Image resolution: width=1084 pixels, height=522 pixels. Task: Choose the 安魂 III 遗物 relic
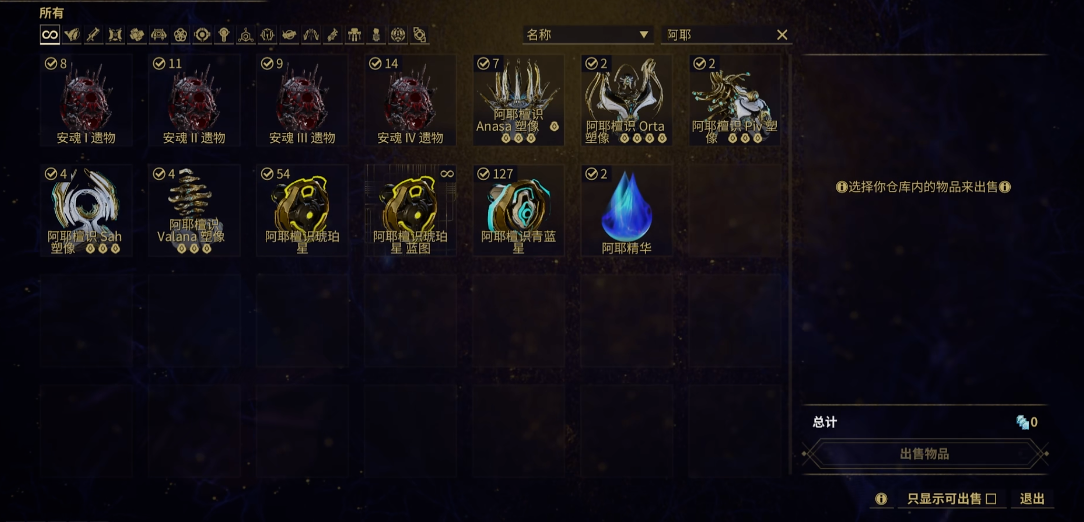(302, 100)
